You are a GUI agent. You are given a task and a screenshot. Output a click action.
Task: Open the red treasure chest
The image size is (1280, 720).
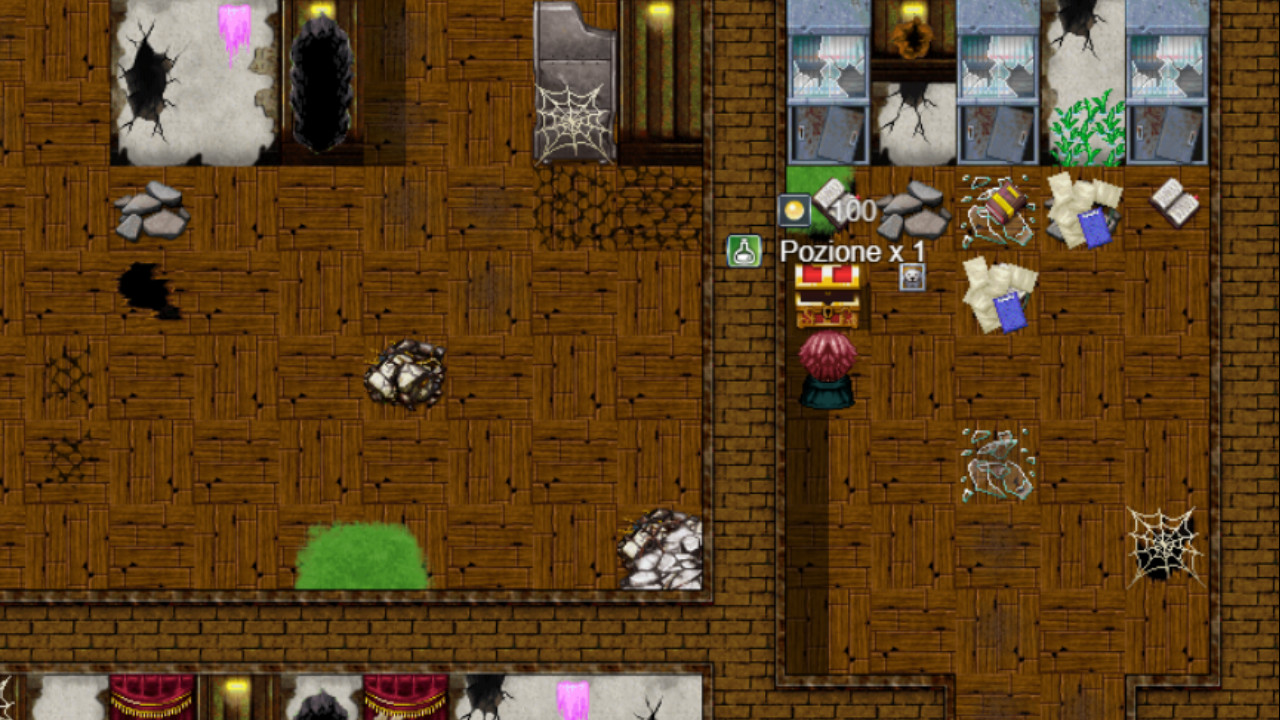(829, 298)
